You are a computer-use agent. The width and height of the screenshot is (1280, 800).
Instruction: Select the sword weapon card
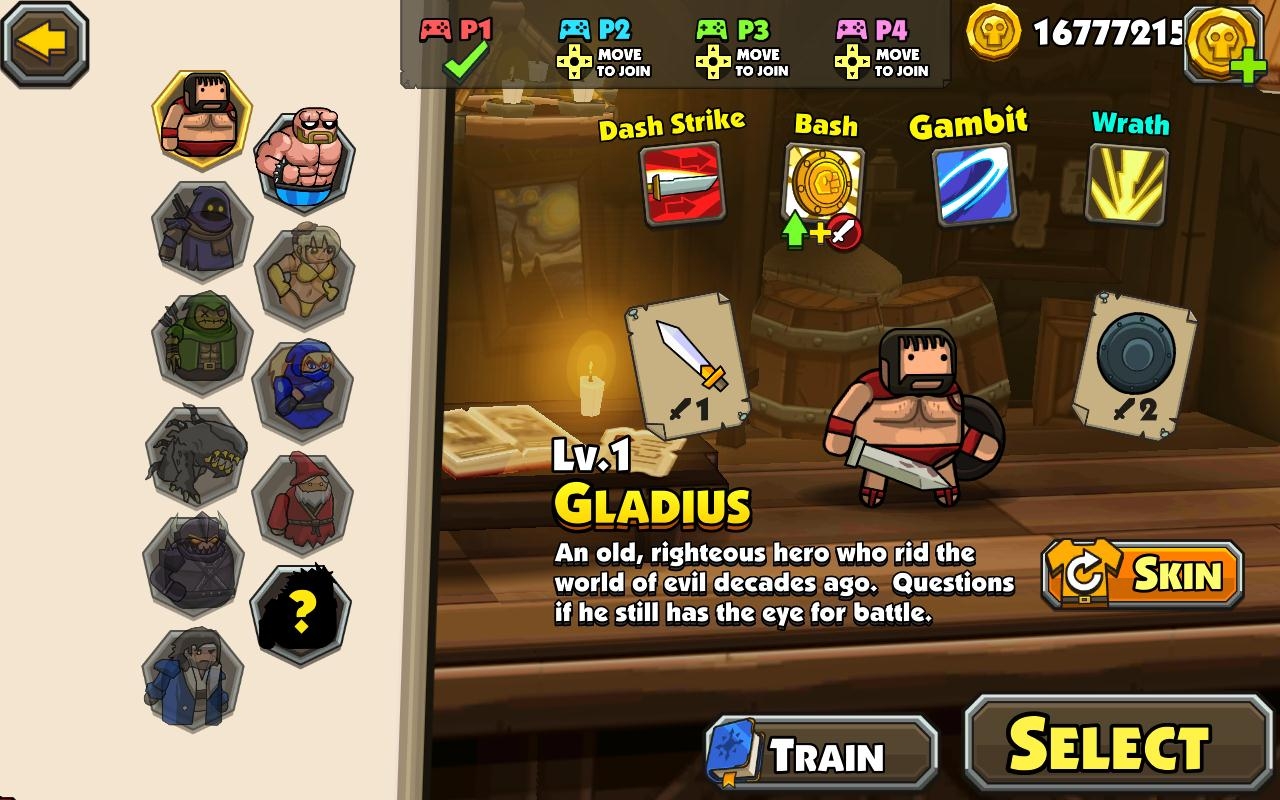[688, 364]
